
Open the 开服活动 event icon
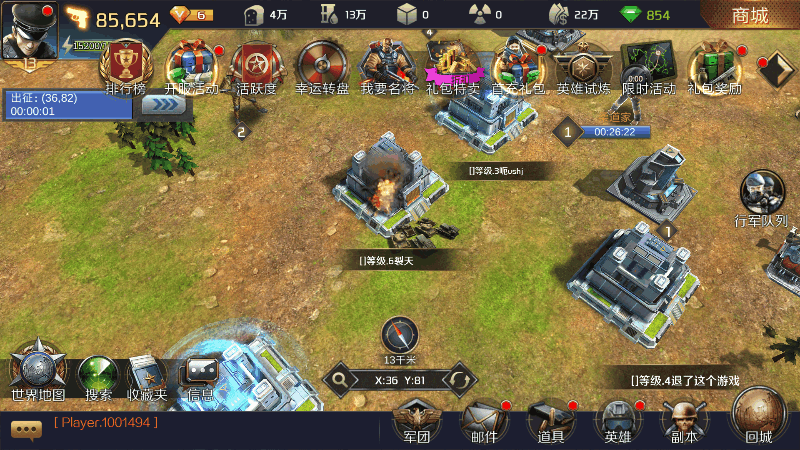[190, 65]
